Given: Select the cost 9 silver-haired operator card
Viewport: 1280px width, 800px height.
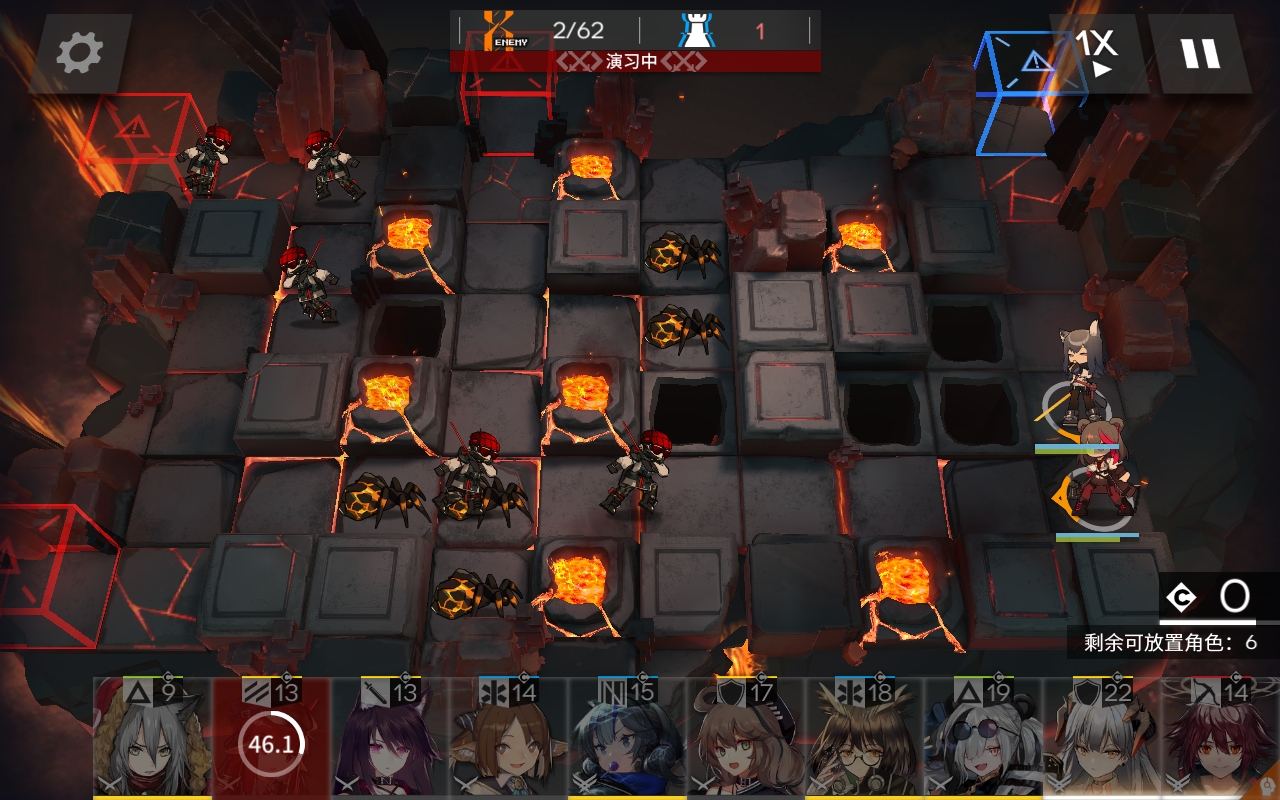Looking at the screenshot, I should (x=152, y=740).
